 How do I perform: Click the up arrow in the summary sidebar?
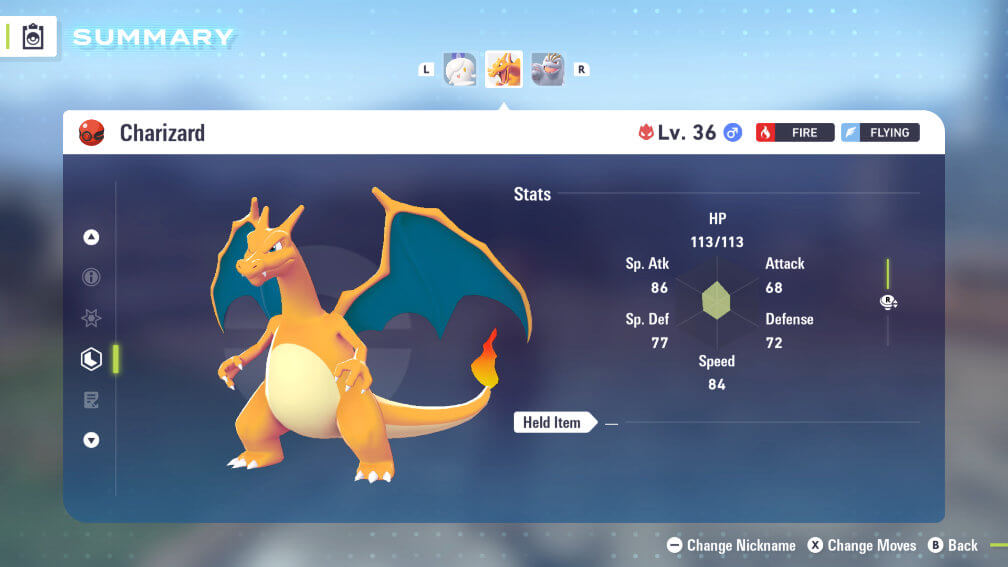[x=91, y=237]
